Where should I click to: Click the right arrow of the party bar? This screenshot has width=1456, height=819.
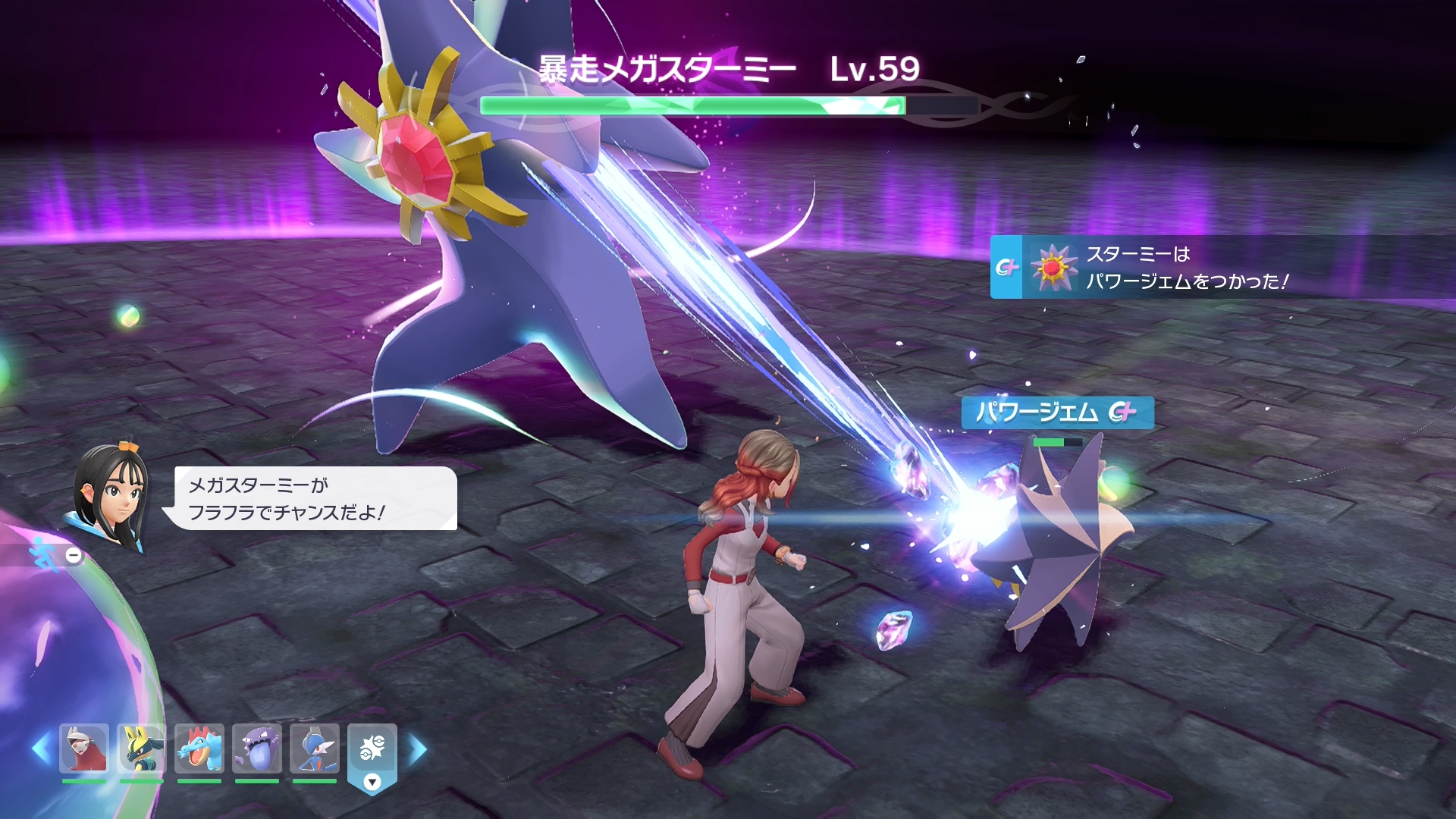[x=418, y=749]
